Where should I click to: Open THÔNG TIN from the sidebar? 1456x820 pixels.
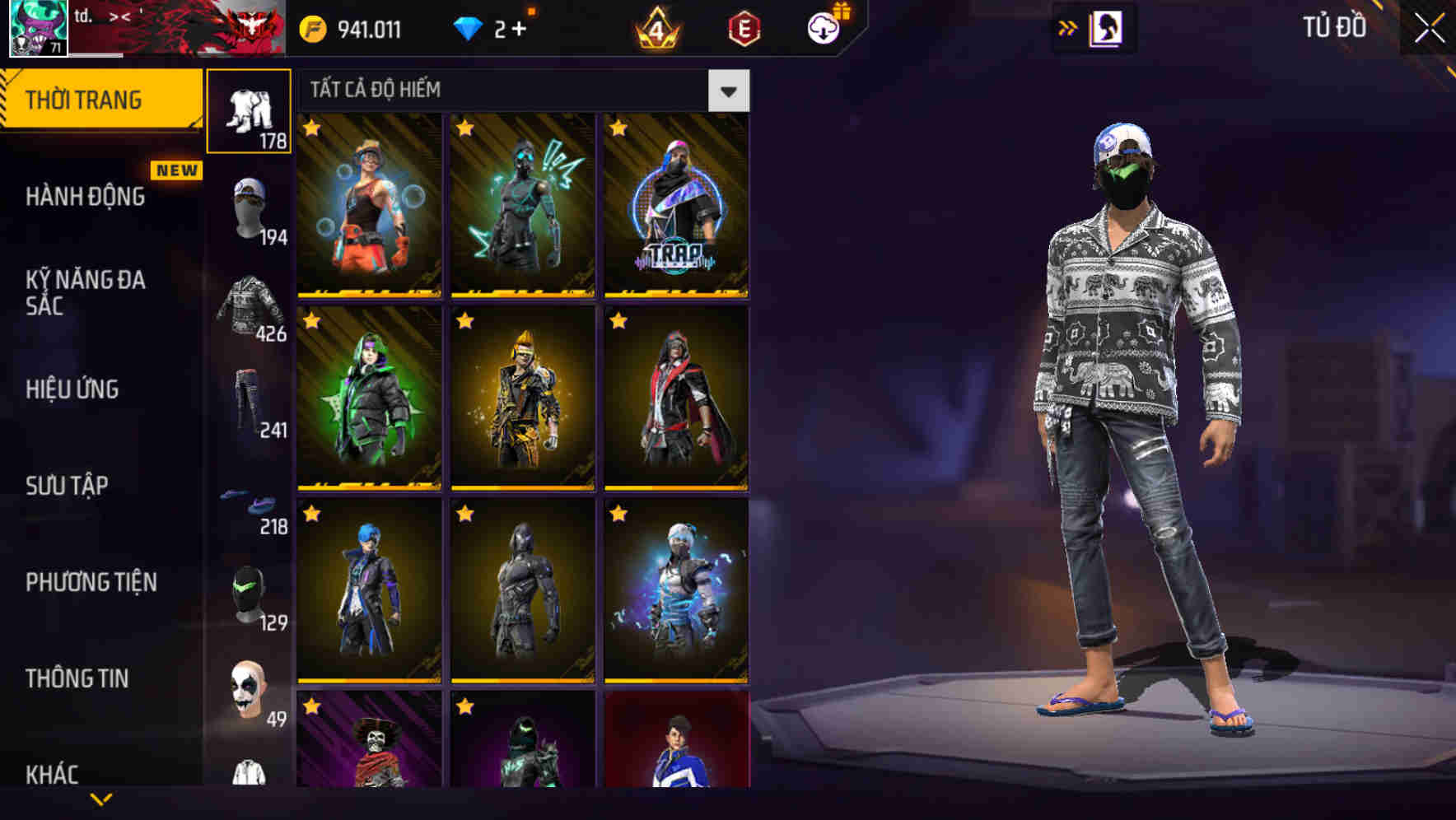point(77,678)
